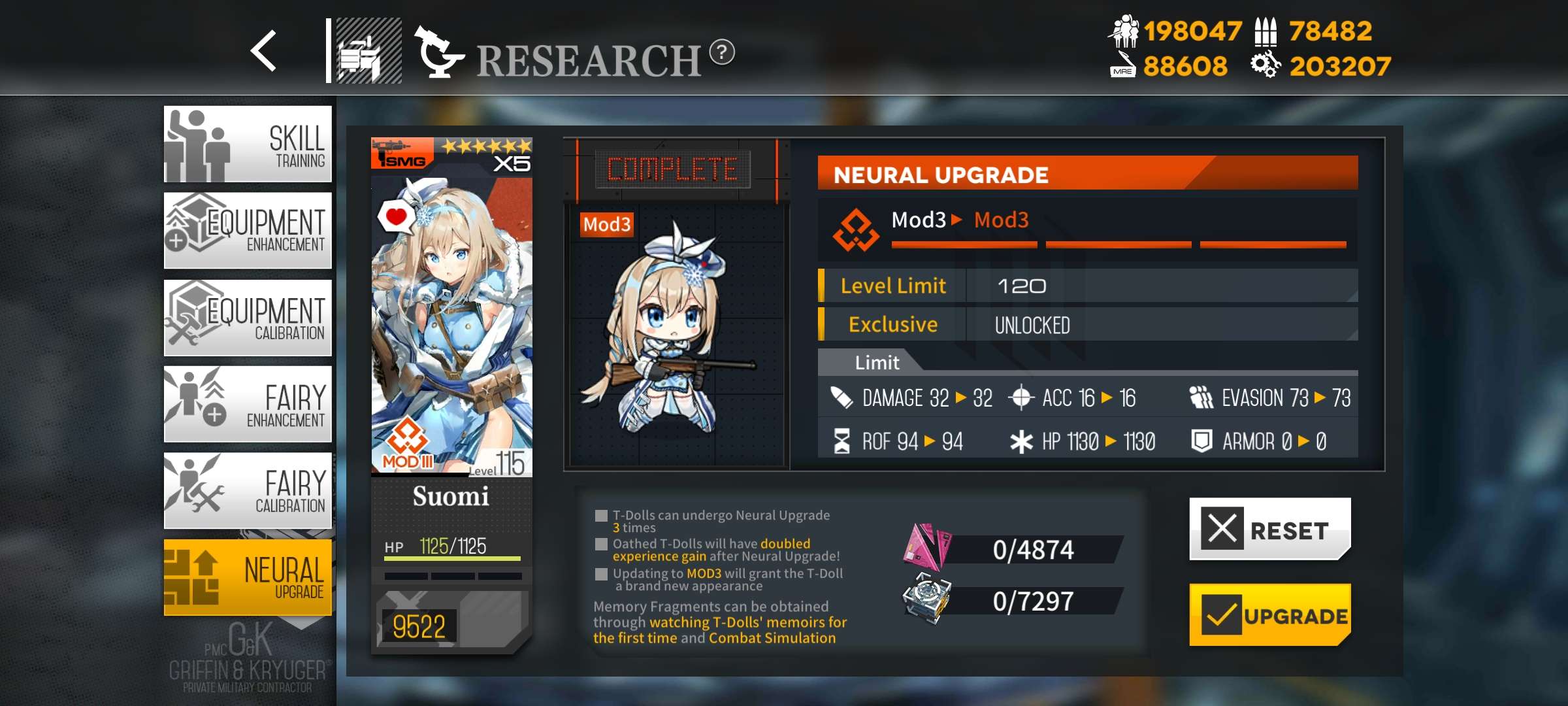The image size is (1568, 706).
Task: Open the Equipment Enhancement tab
Action: pos(248,230)
